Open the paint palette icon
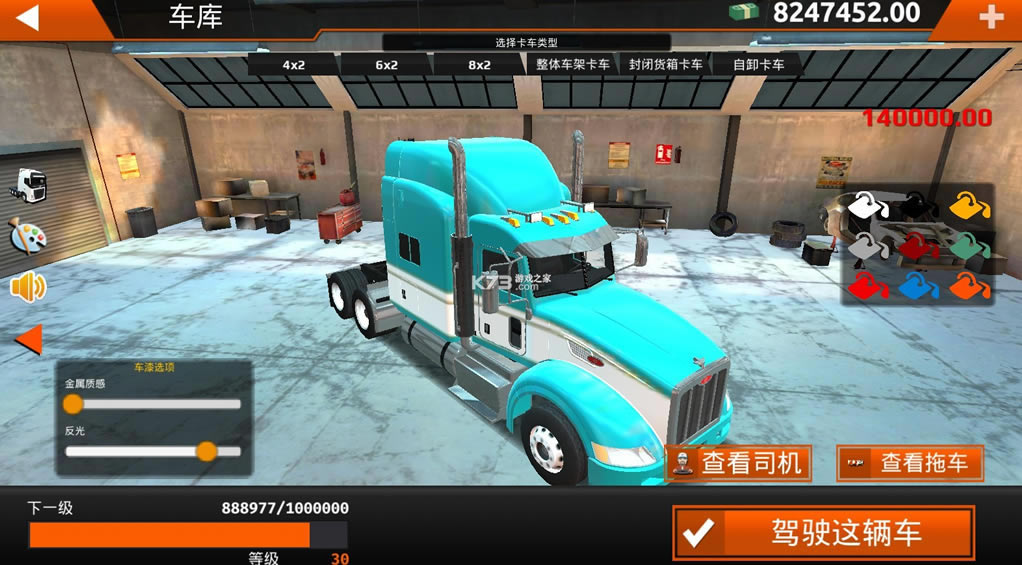Viewport: 1022px width, 565px height. point(28,236)
